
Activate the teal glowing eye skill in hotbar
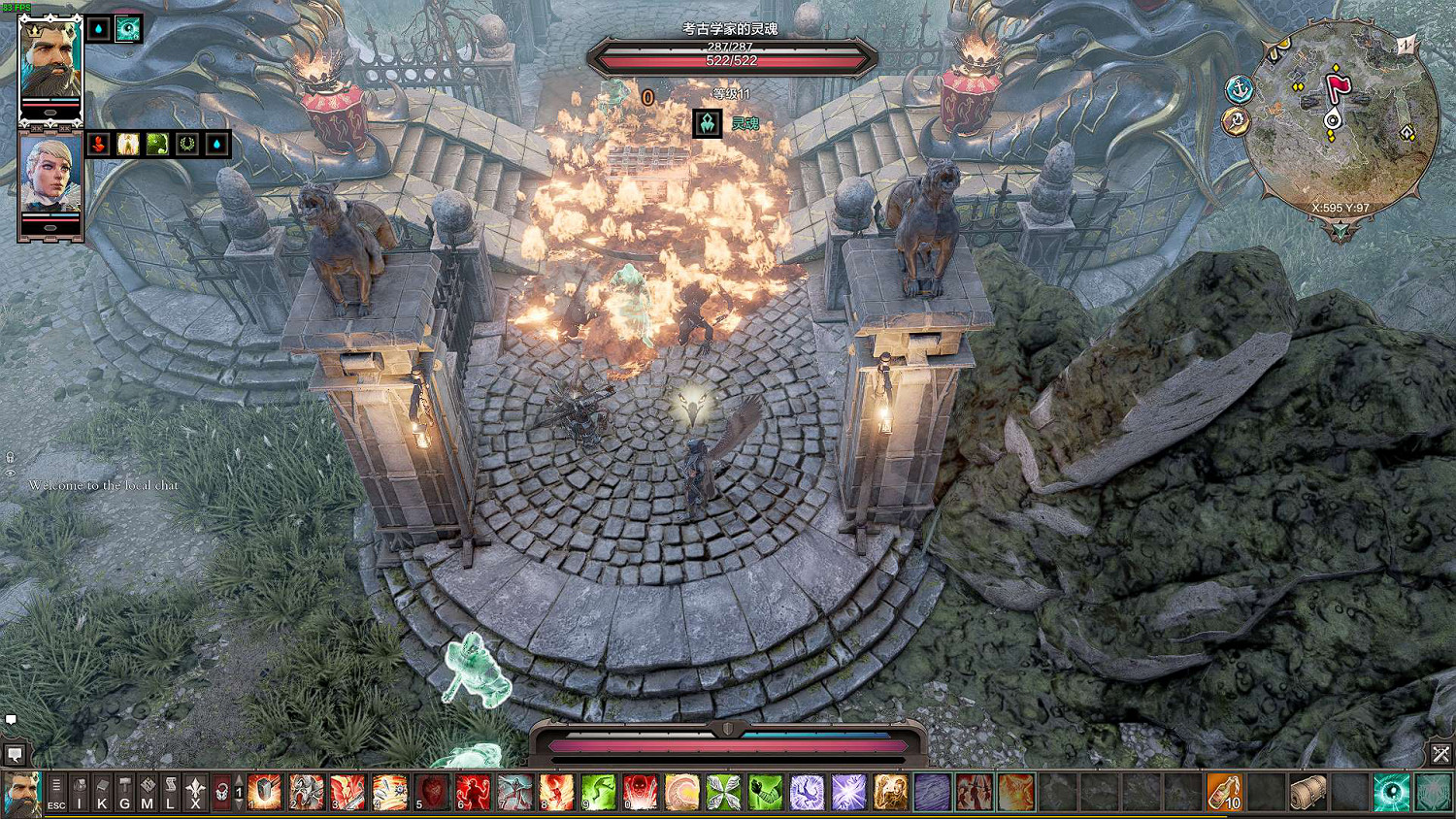coord(1391,793)
